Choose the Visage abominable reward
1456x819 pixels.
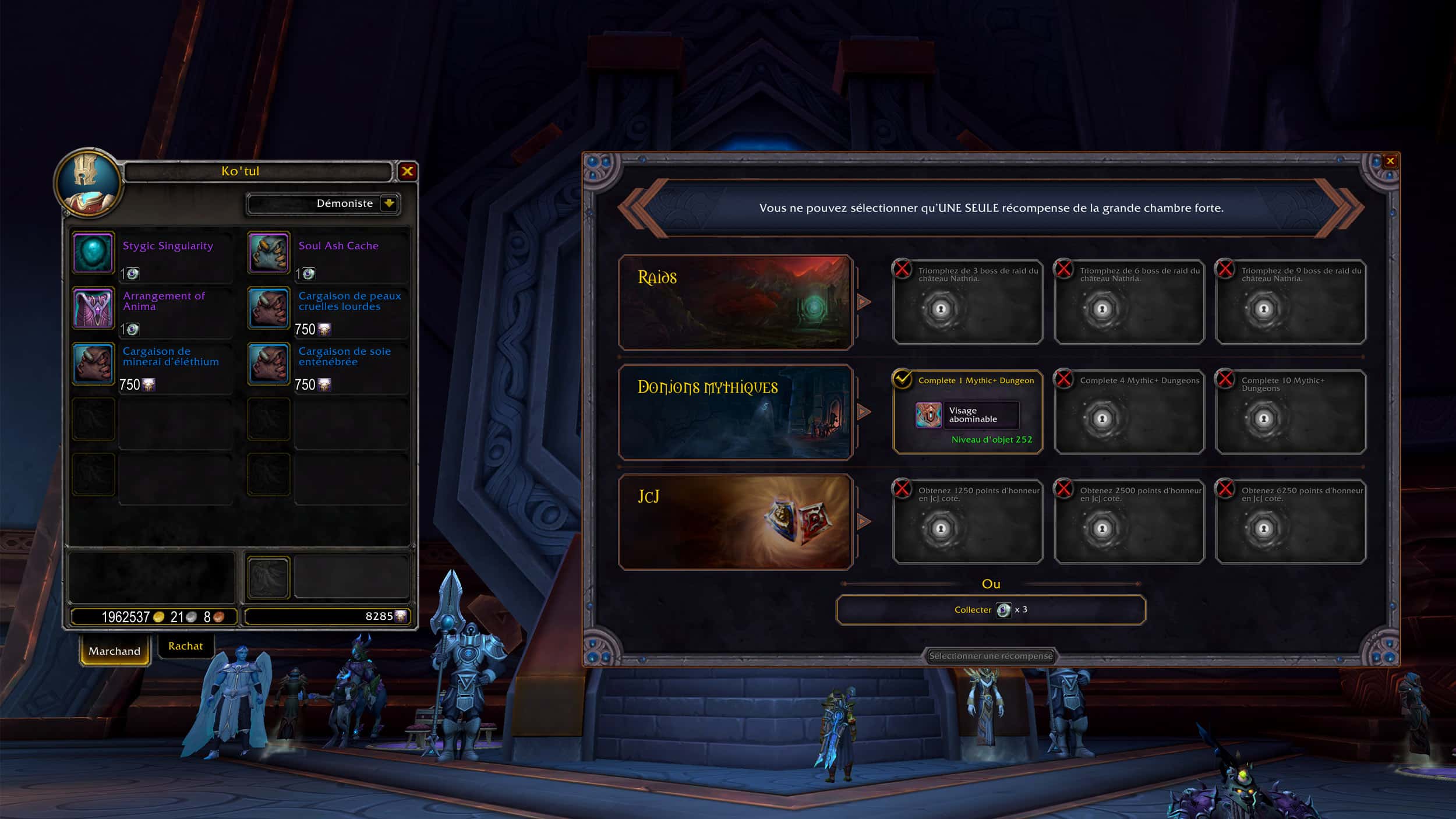pyautogui.click(x=967, y=415)
